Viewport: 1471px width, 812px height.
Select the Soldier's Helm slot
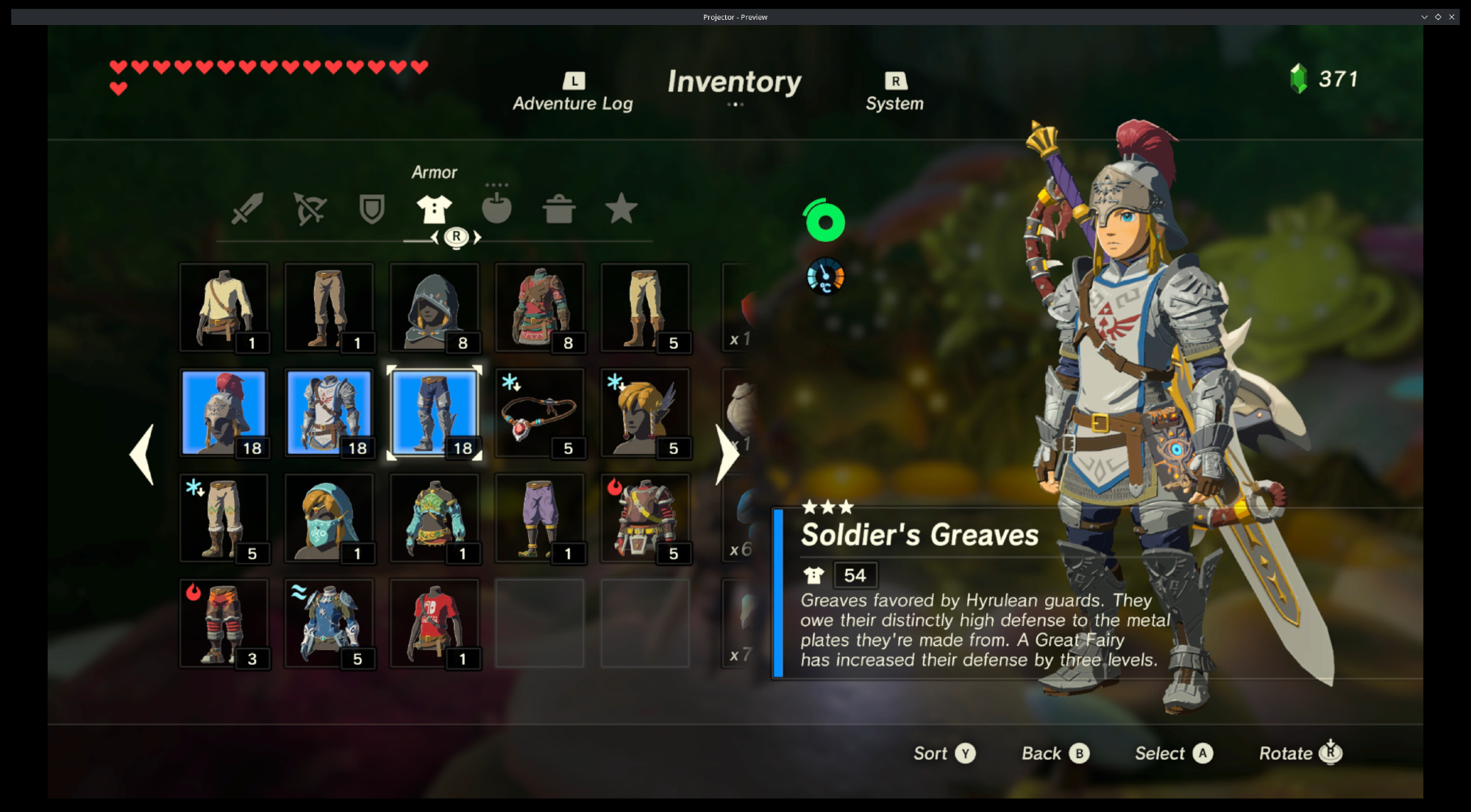[x=224, y=413]
